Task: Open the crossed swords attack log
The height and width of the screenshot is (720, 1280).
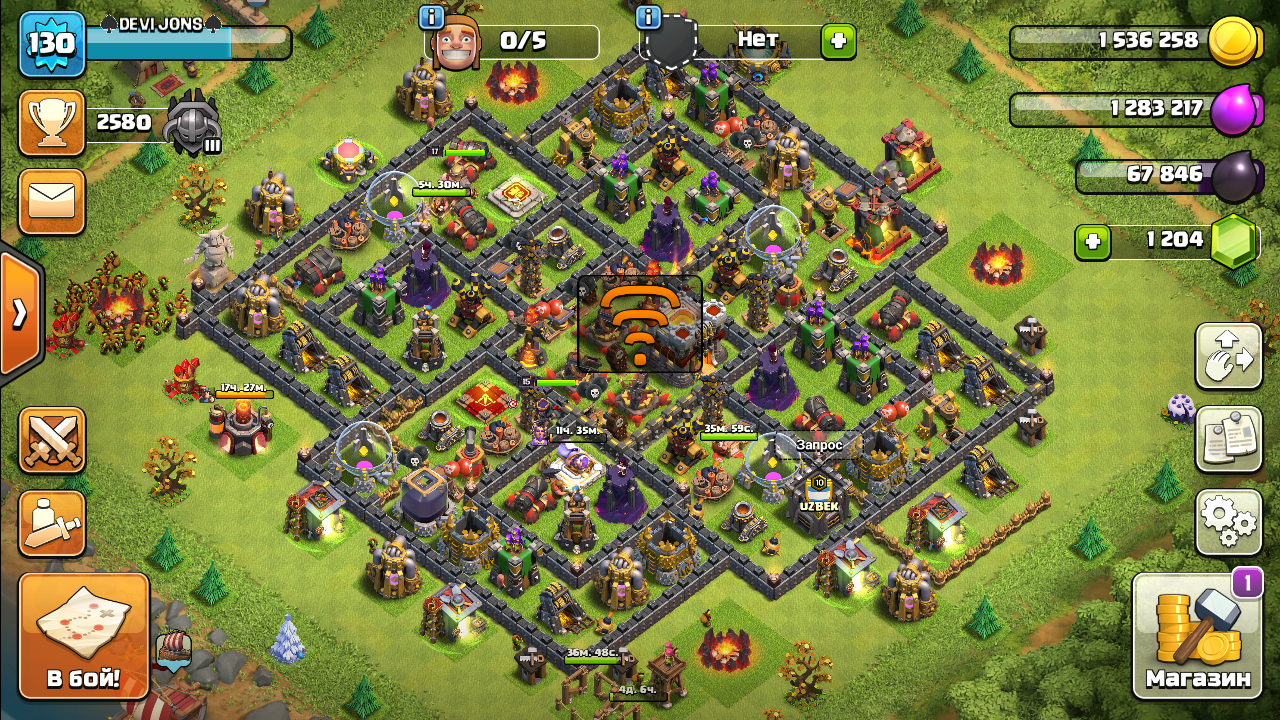Action: [x=52, y=440]
